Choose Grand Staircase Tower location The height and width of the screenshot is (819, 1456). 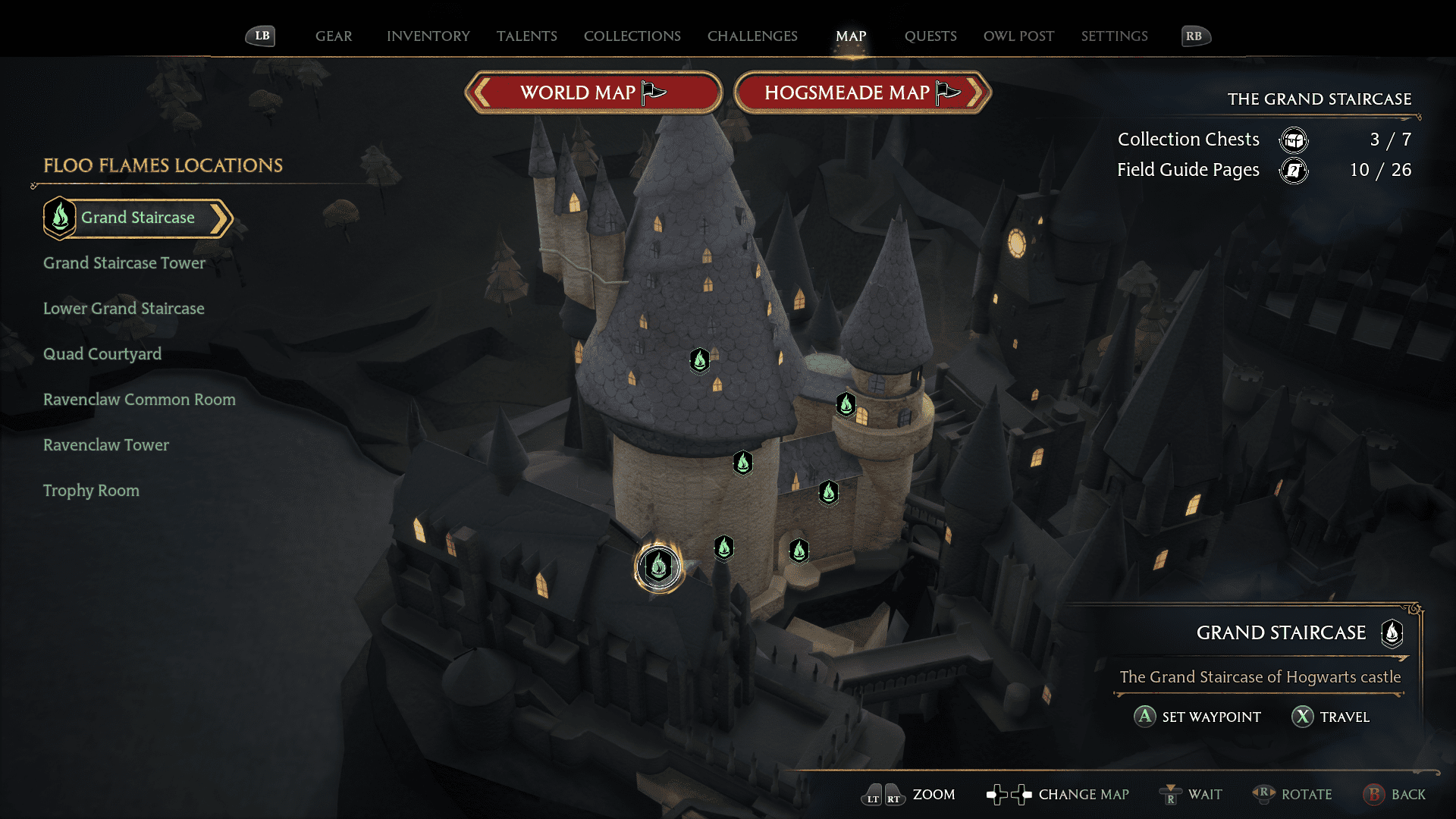pos(124,263)
